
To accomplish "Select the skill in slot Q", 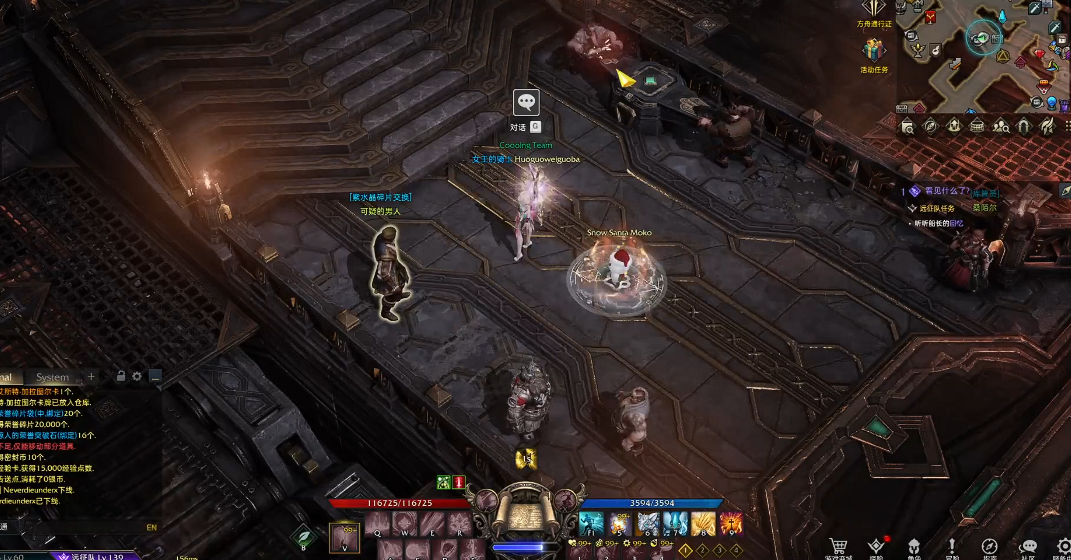I will (379, 524).
